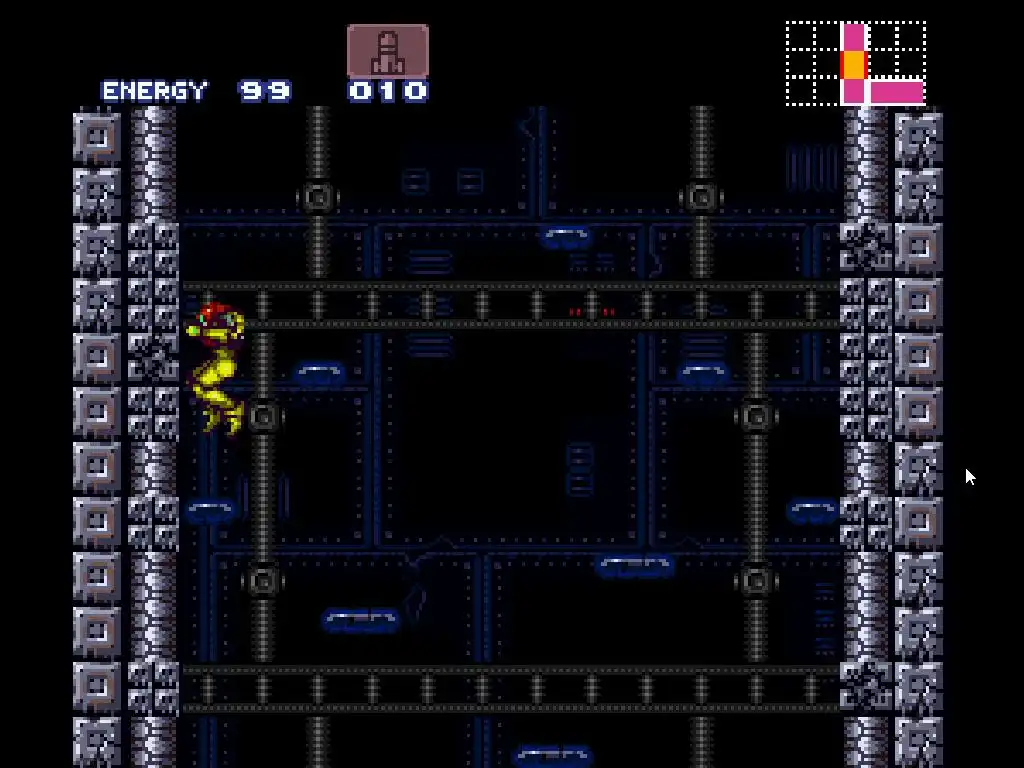Screen dimensions: 1024x768
Task: Click the minimap in the corner
Action: tap(855, 64)
